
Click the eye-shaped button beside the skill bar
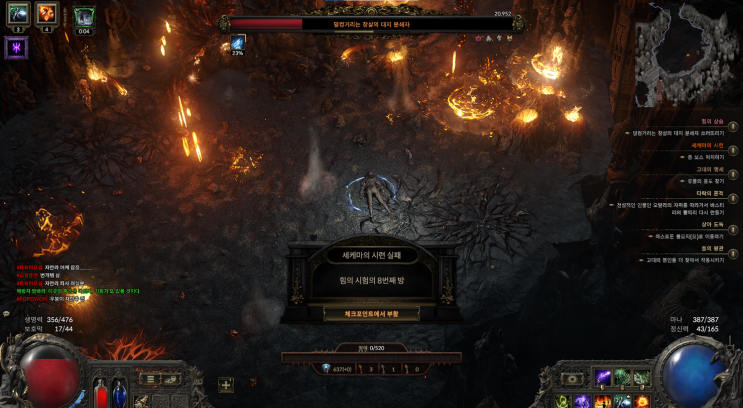(572, 379)
